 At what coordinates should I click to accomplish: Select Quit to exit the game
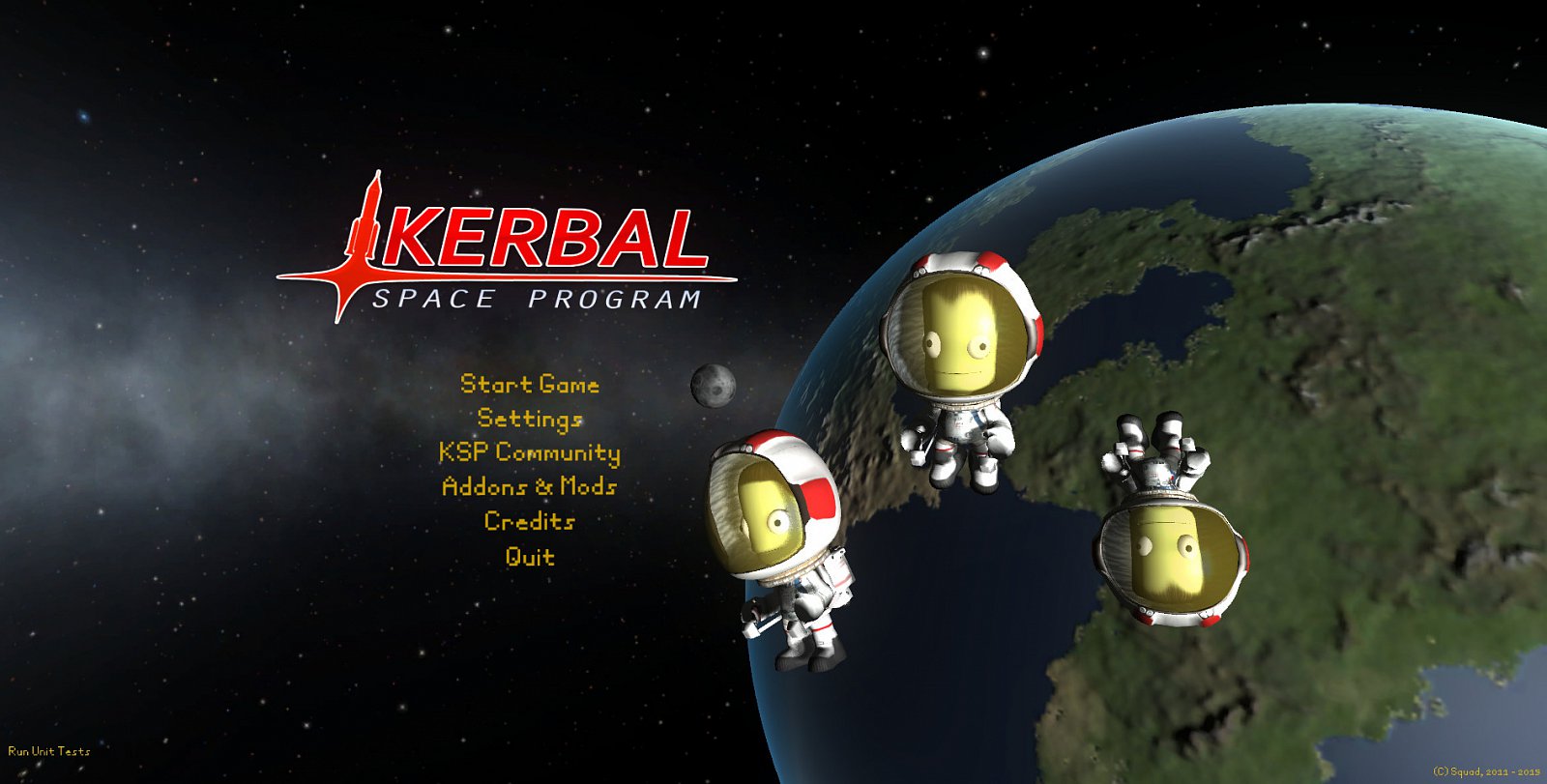click(530, 557)
